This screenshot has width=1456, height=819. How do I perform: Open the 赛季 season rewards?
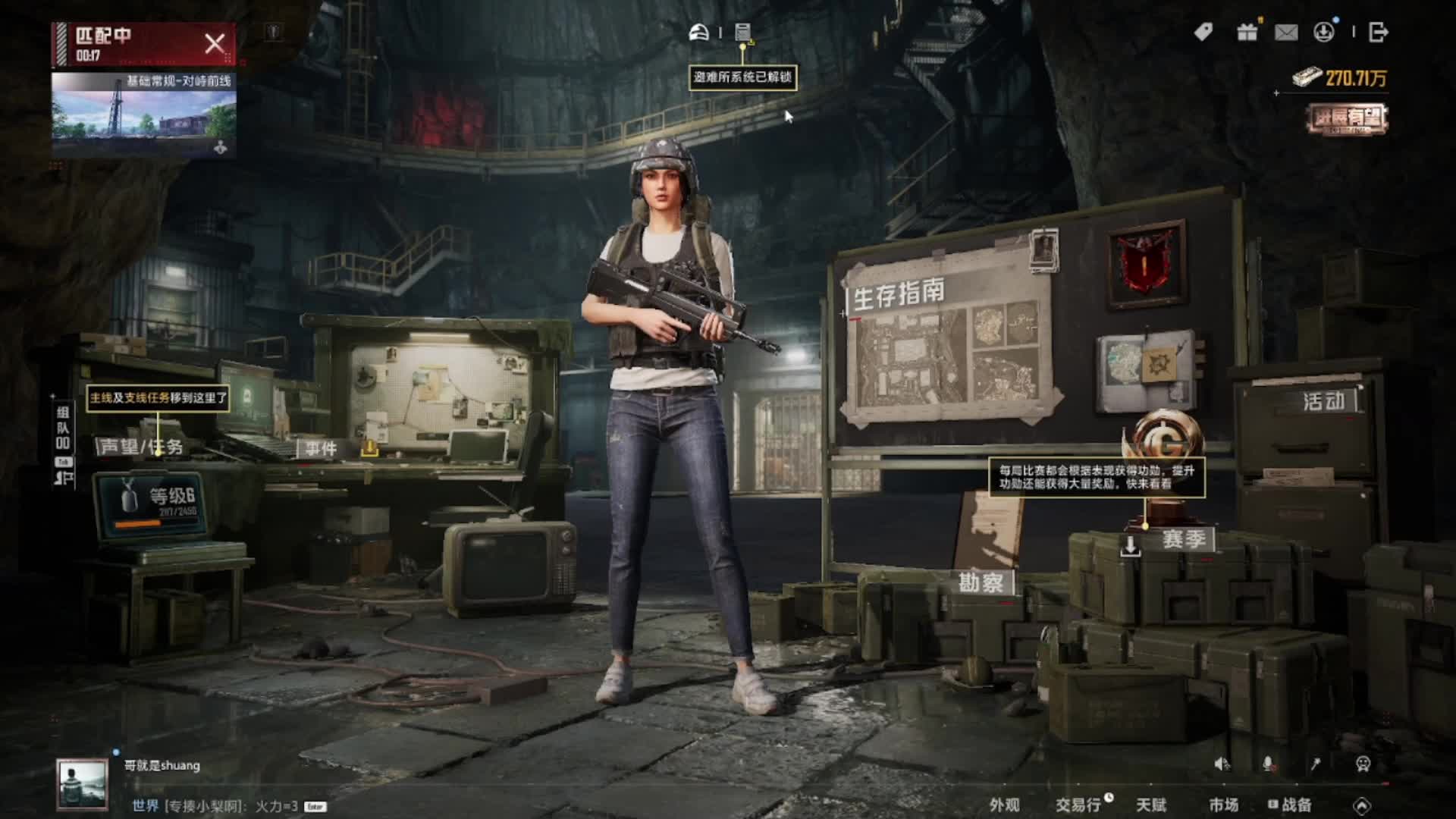tap(1183, 540)
